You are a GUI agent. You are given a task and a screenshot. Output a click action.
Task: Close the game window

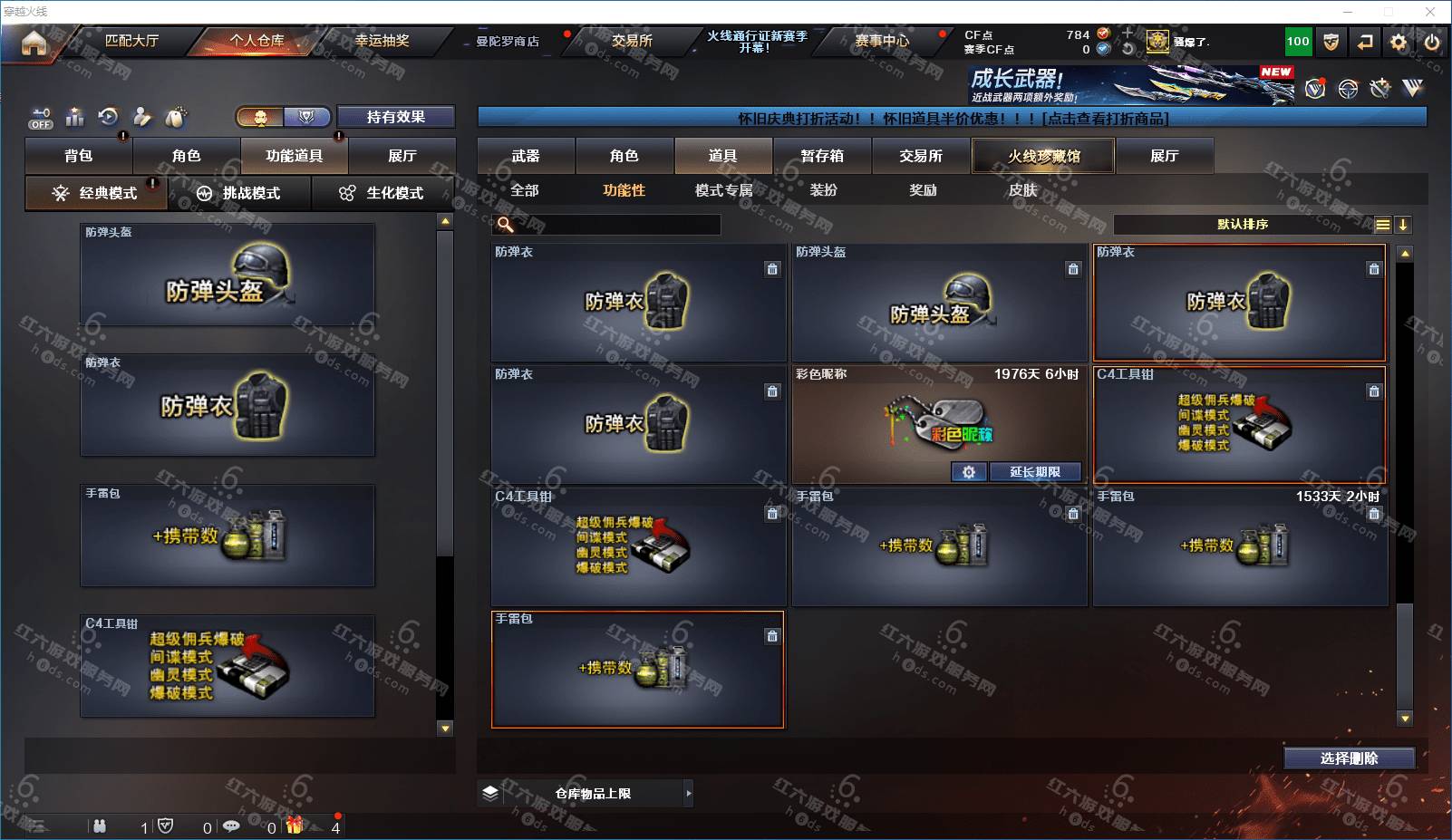[1430, 12]
